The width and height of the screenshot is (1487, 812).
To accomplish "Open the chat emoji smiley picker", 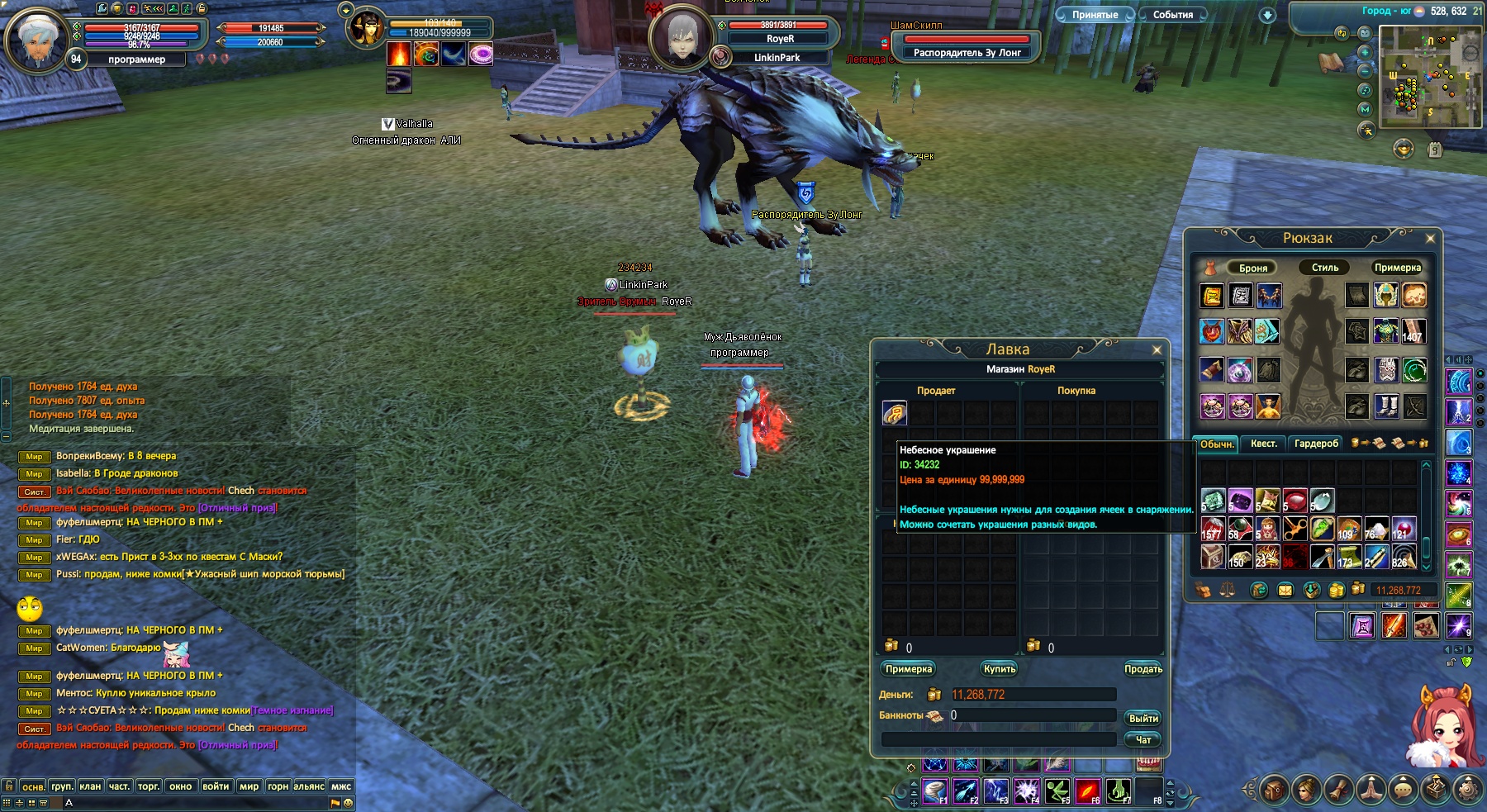I will tap(348, 803).
